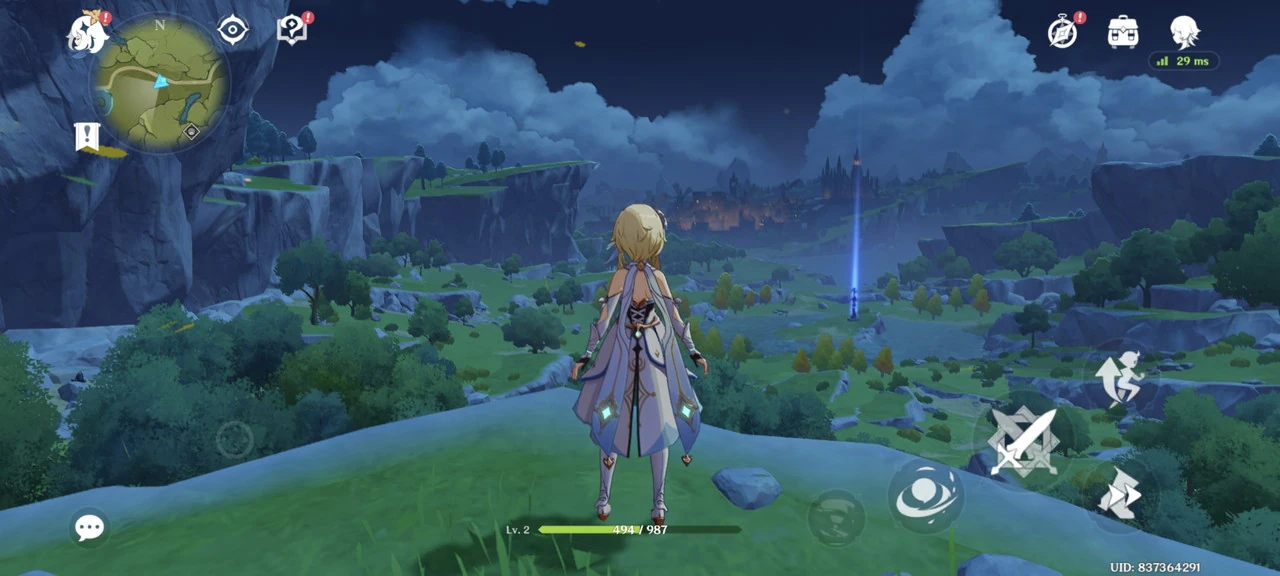Activate Elemental Sight eye icon
This screenshot has width=1280, height=576.
233,30
